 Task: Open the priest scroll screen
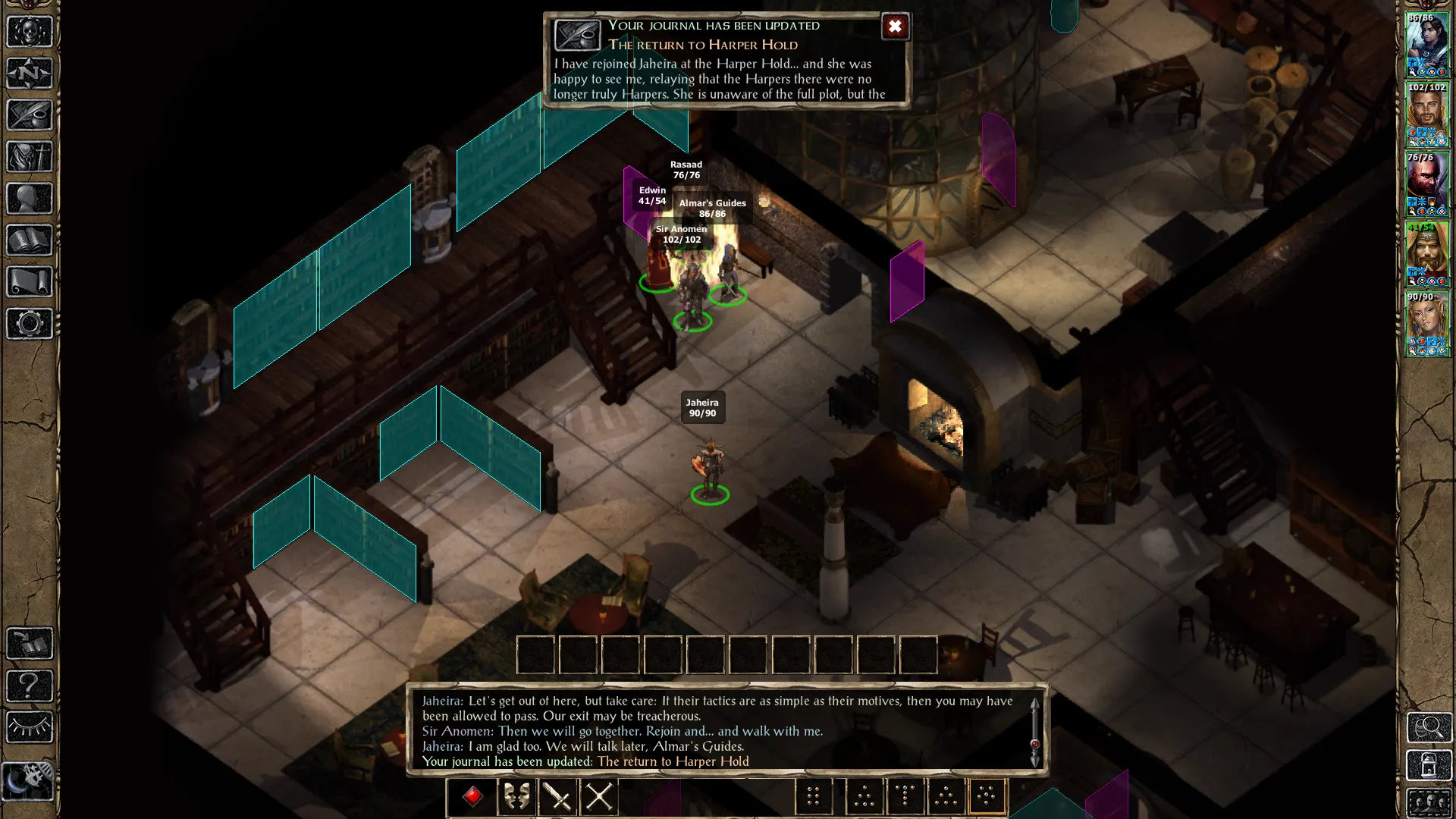coord(30,282)
